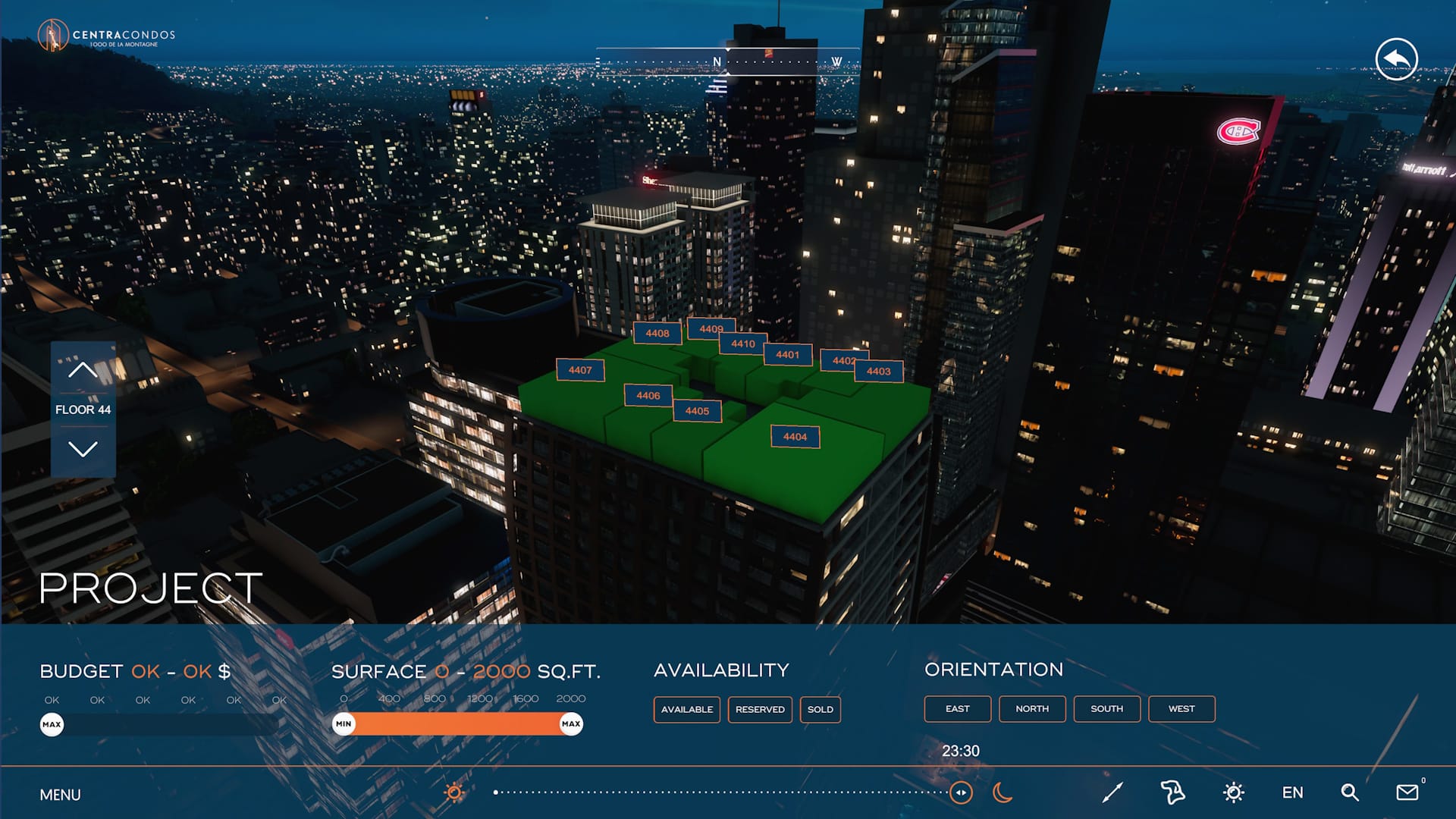Screen dimensions: 1456x819
Task: Click the back arrow button
Action: coord(1396,59)
